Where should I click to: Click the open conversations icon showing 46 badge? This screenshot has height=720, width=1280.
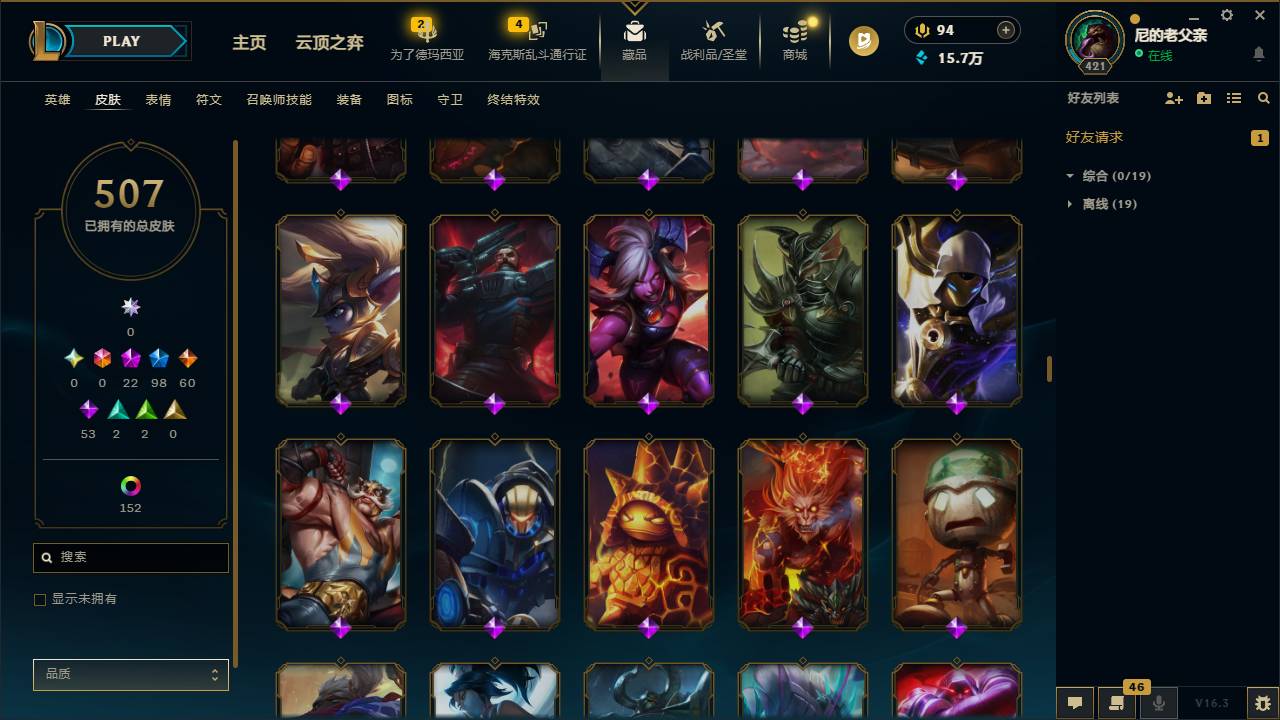[1117, 703]
